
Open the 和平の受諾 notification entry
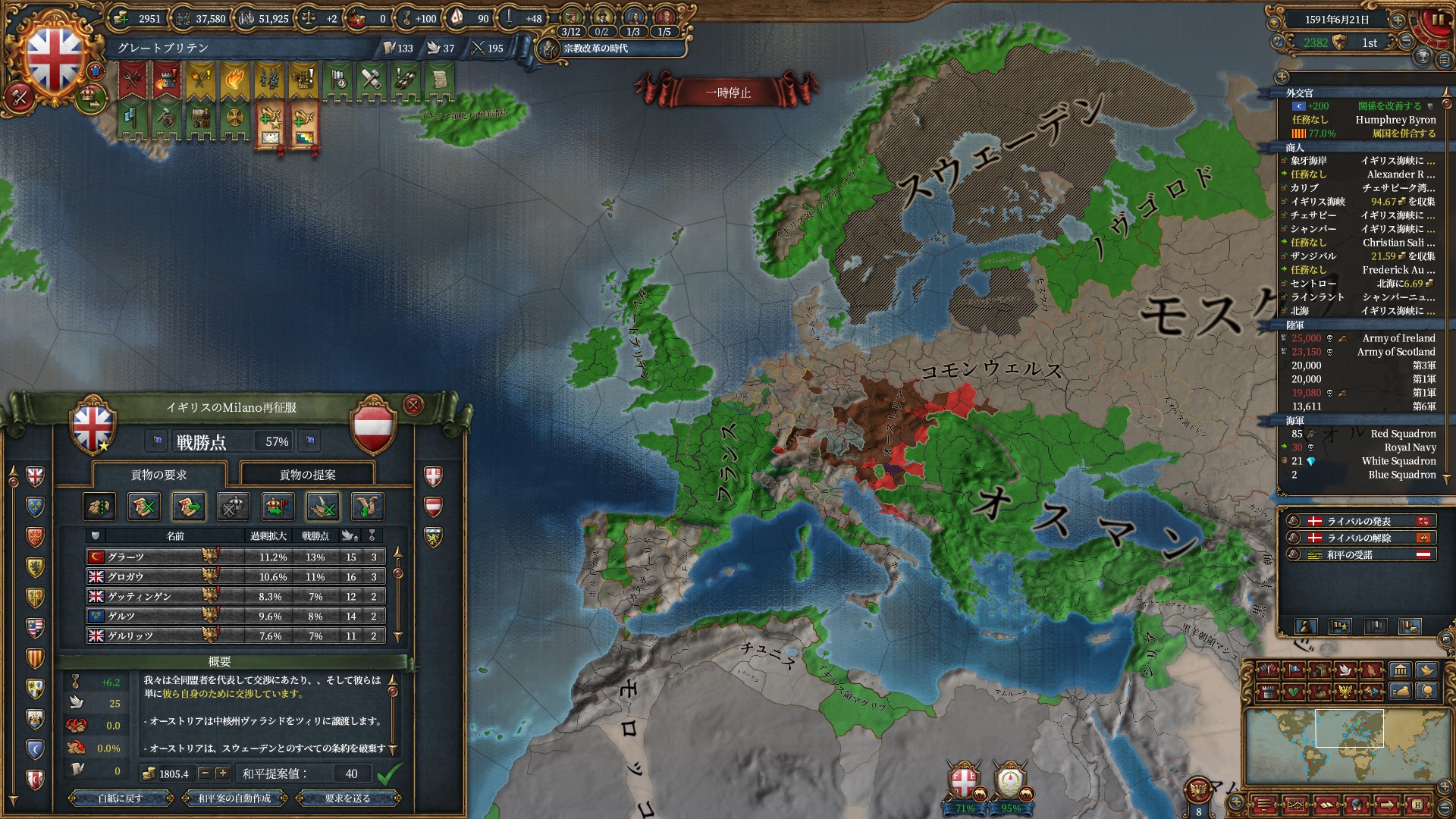coord(1358,554)
